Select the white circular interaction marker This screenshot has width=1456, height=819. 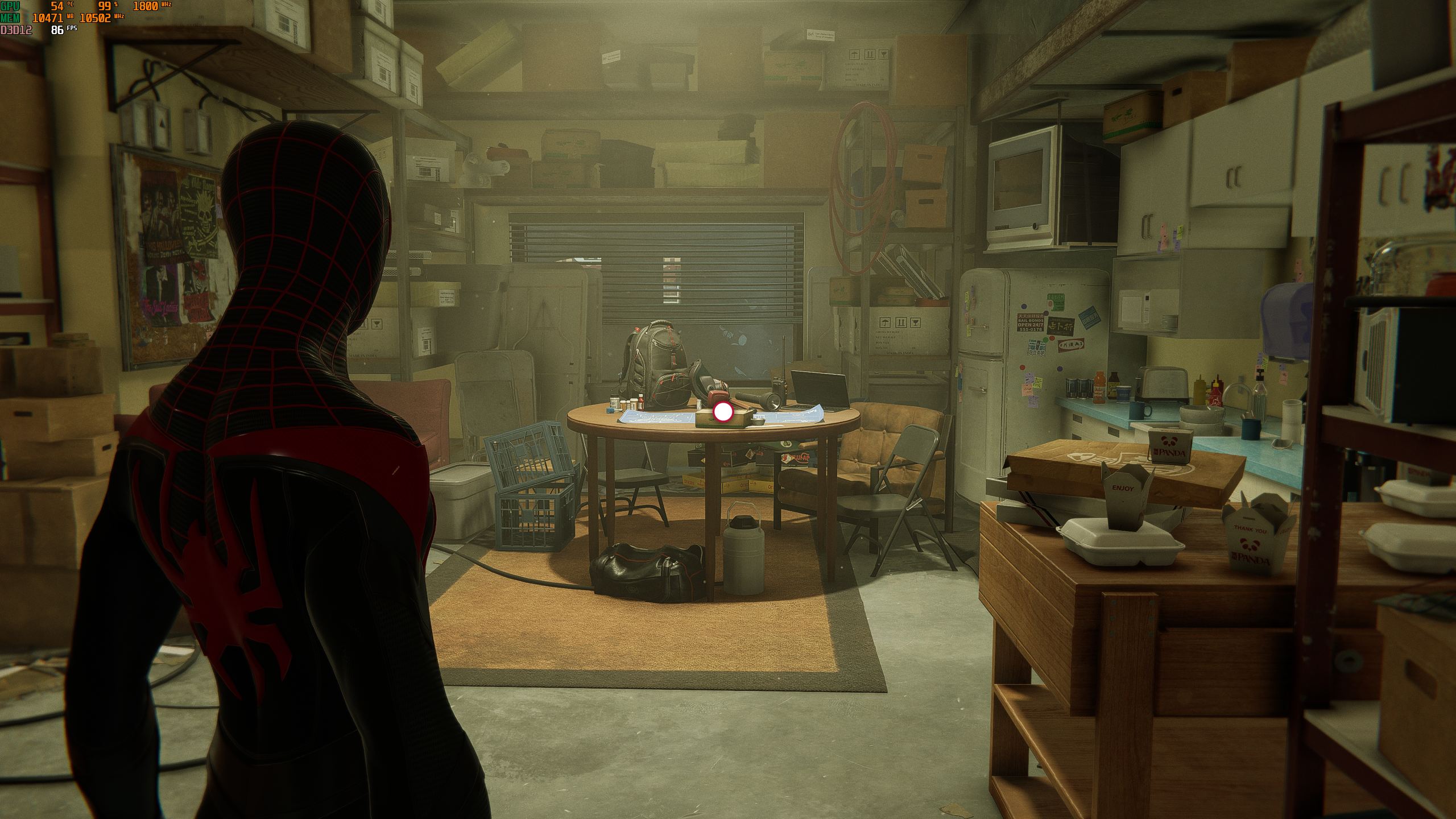[723, 412]
